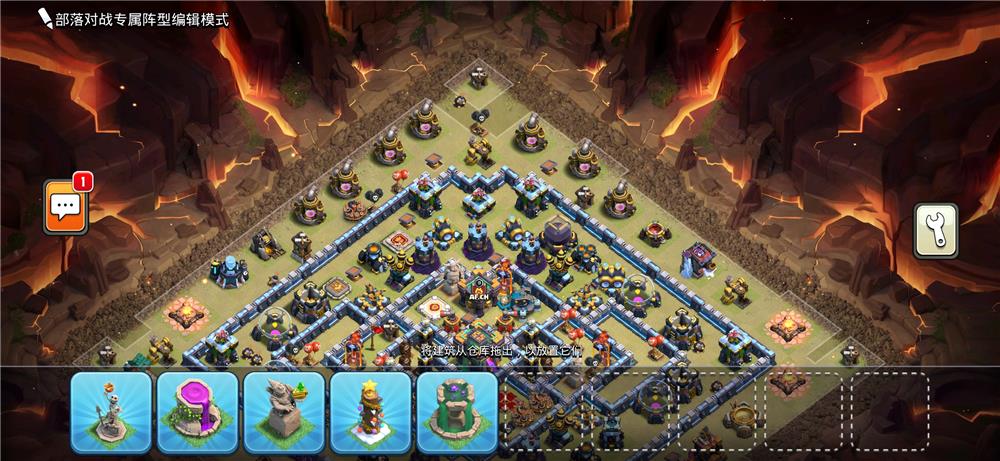The width and height of the screenshot is (1000, 461).
Task: Open the wrench layout tools button
Action: (935, 231)
